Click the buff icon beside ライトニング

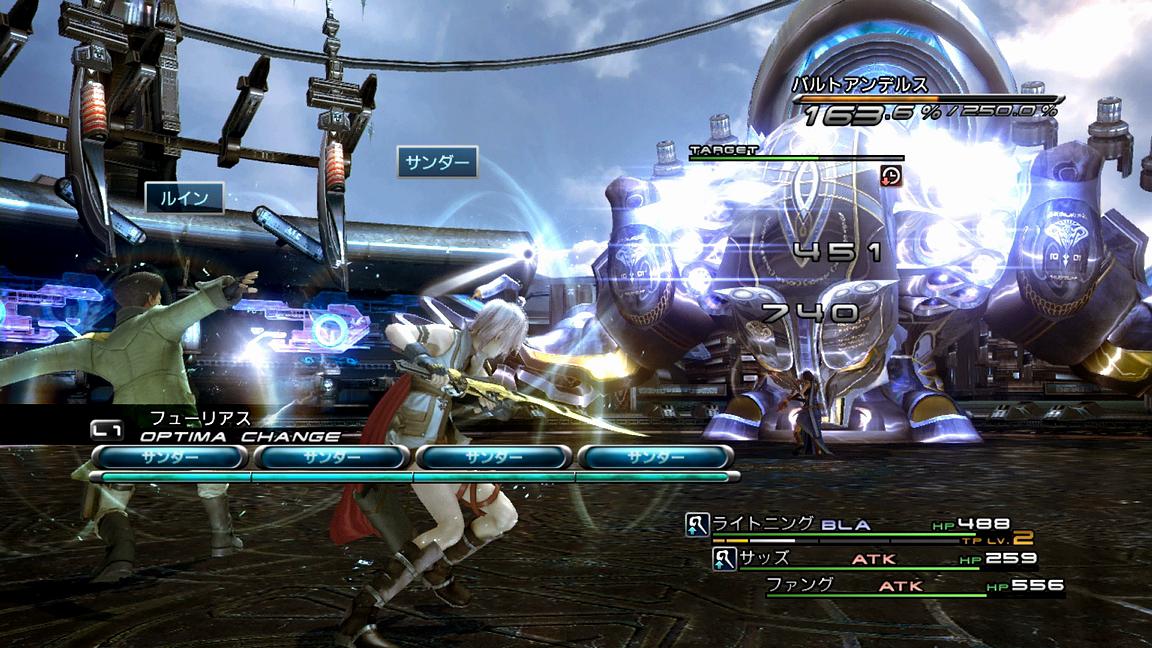697,524
